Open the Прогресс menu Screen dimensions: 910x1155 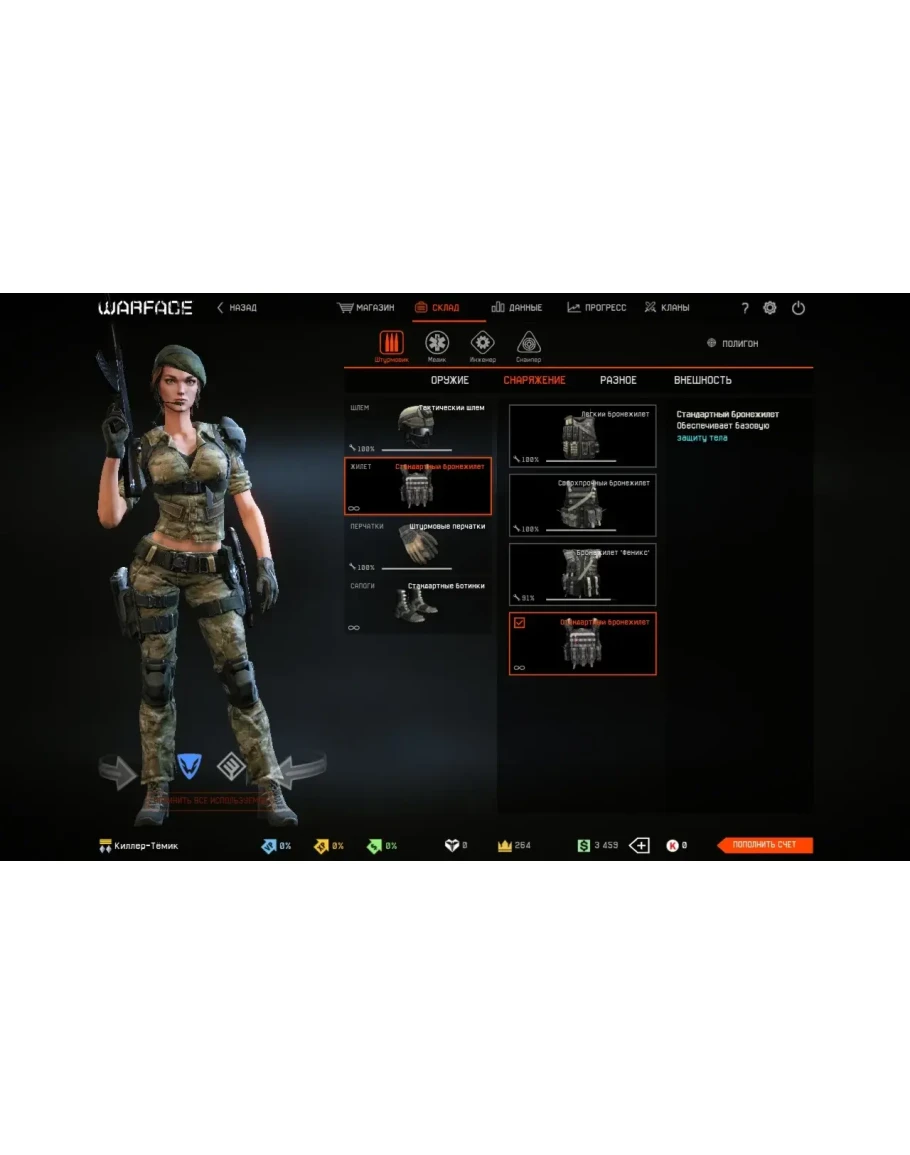point(597,308)
